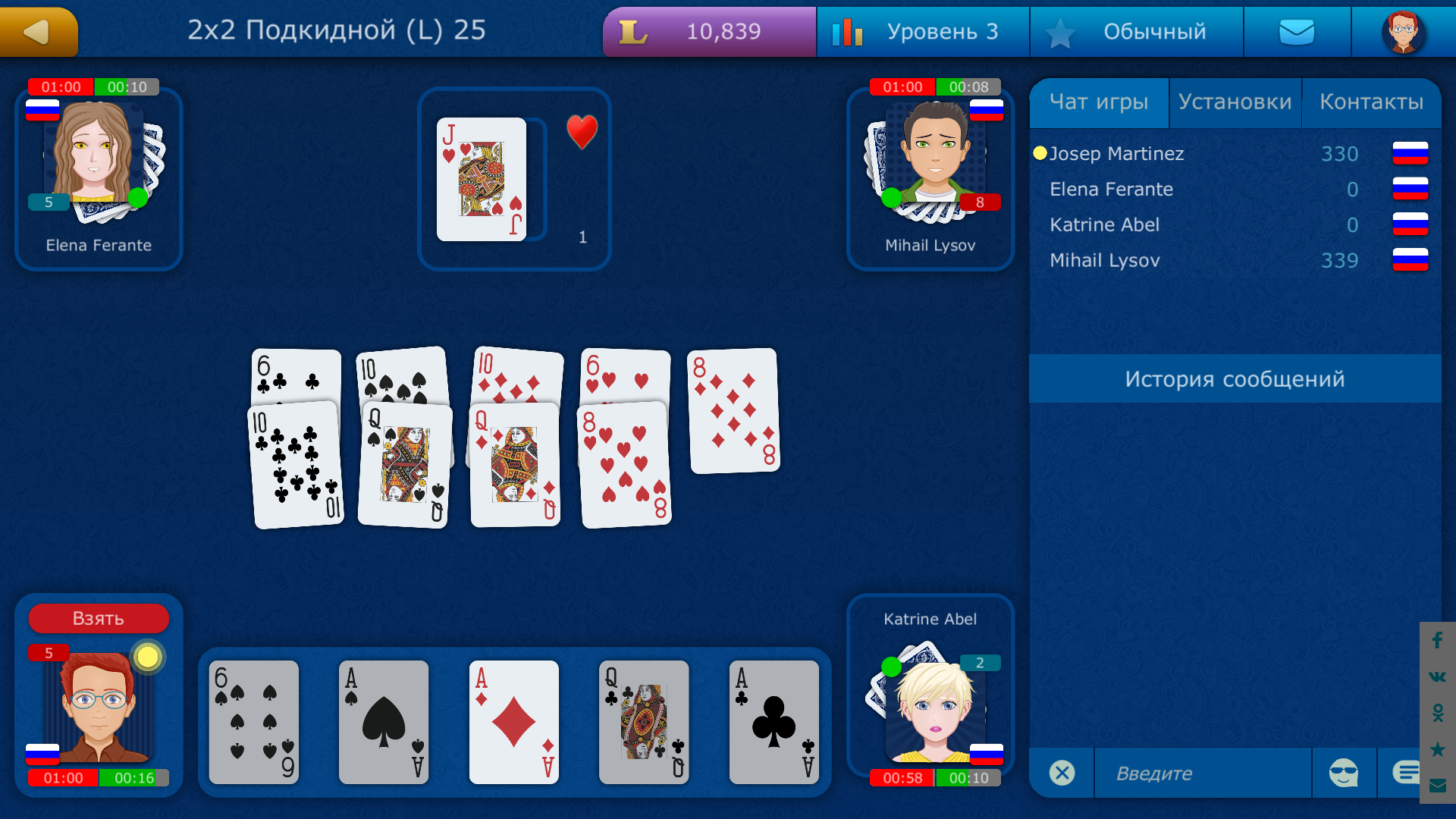Open История сообщений
This screenshot has width=1456, height=819.
[1236, 378]
